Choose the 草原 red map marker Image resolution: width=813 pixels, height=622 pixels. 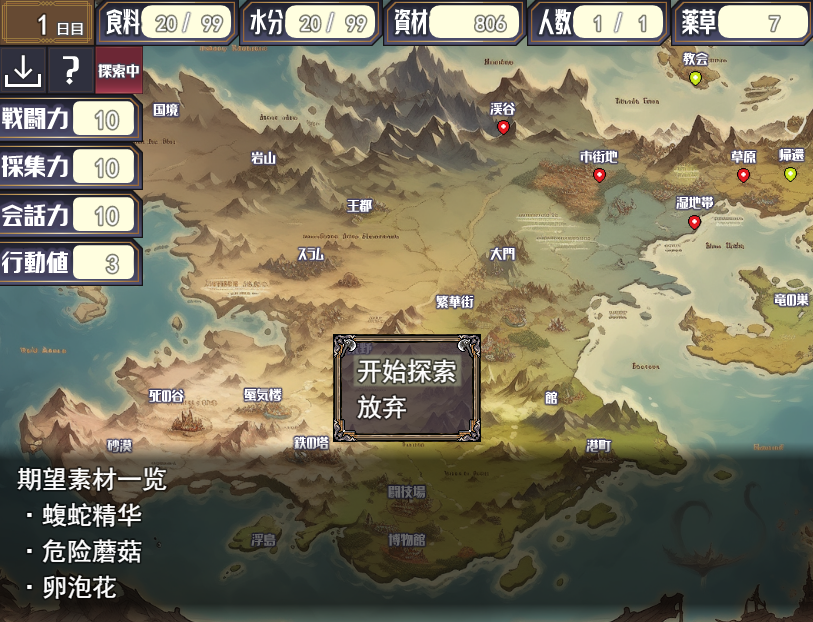[743, 175]
